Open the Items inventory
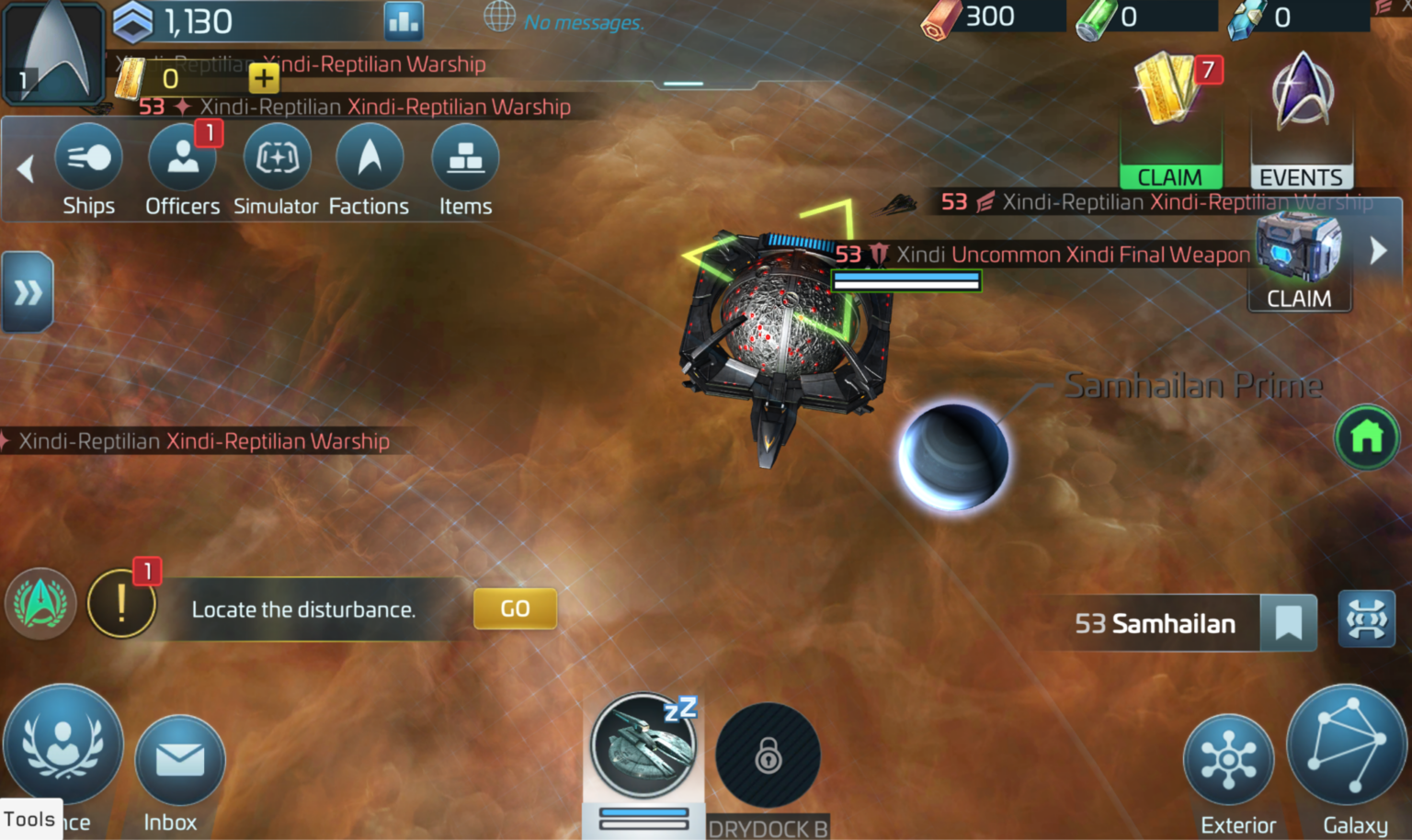This screenshot has height=840, width=1412. 464,170
